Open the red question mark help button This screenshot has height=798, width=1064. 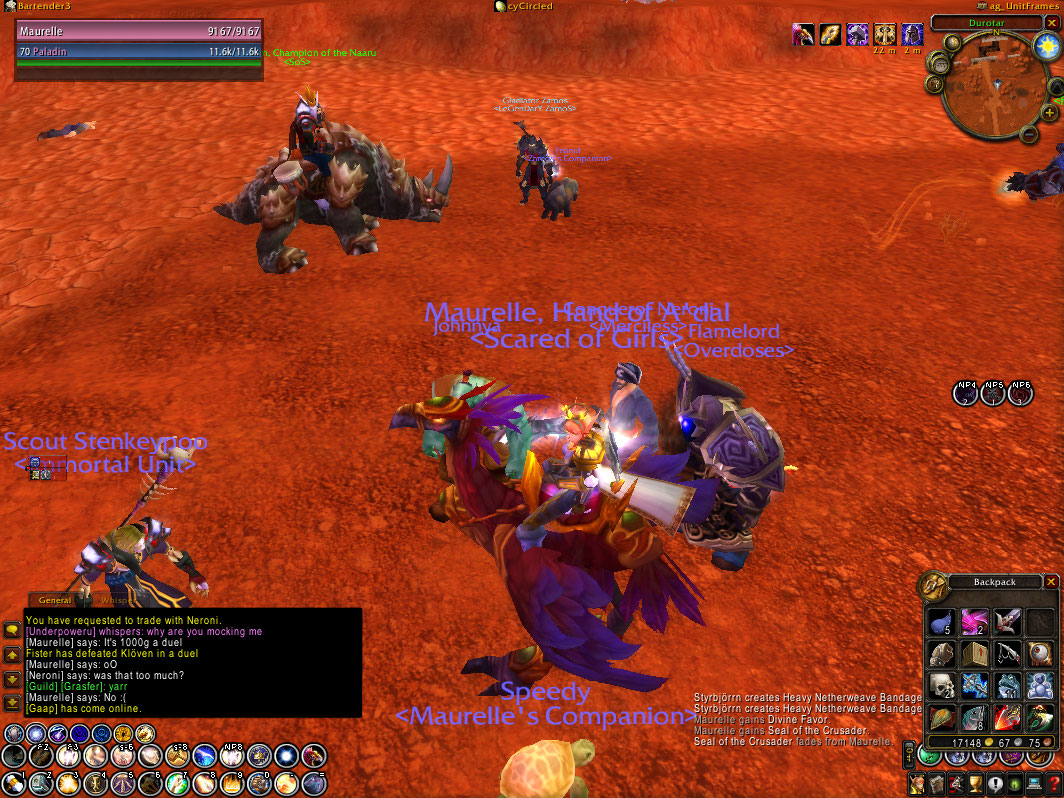pos(1053,784)
